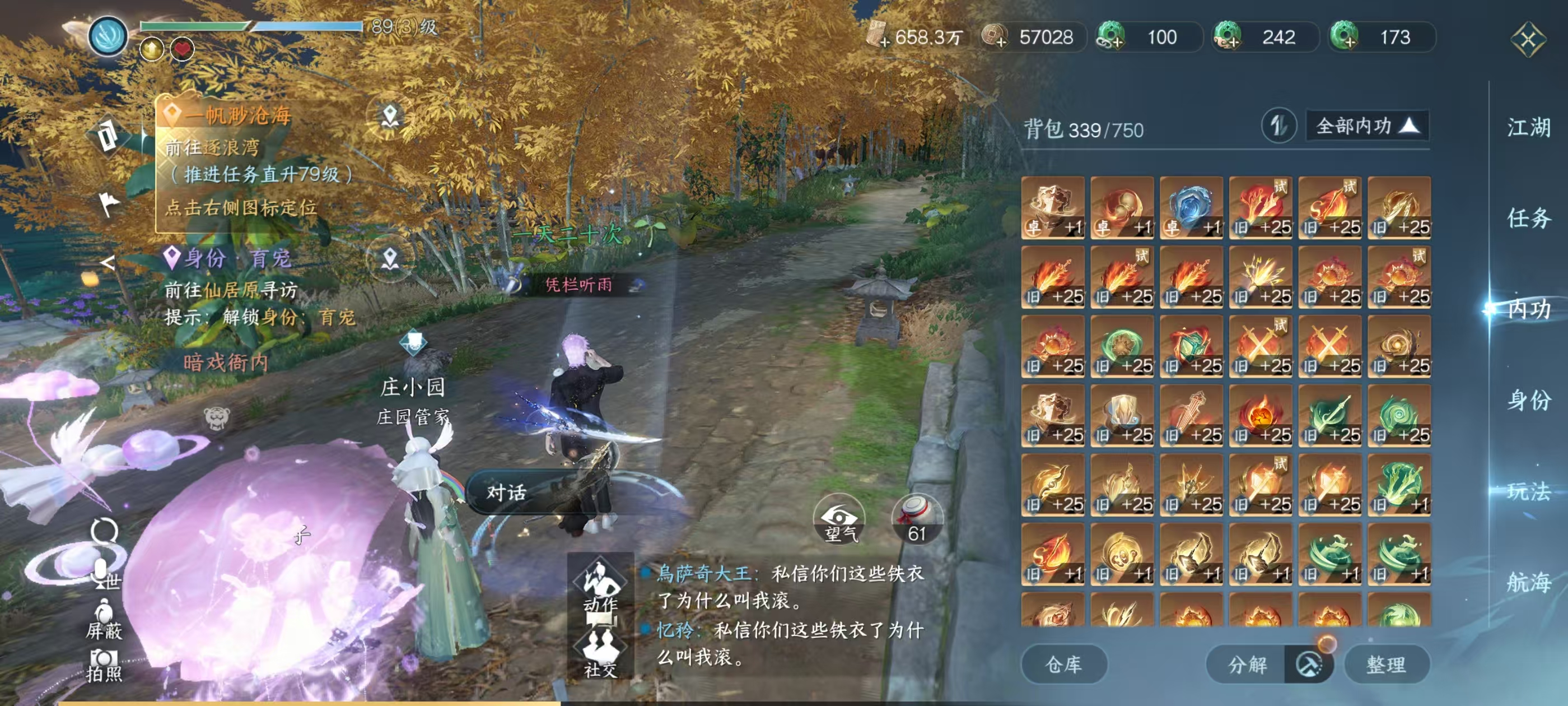This screenshot has width=1568, height=706.
Task: Toggle the sort order icon next to 全部内功
Action: (x=1281, y=127)
